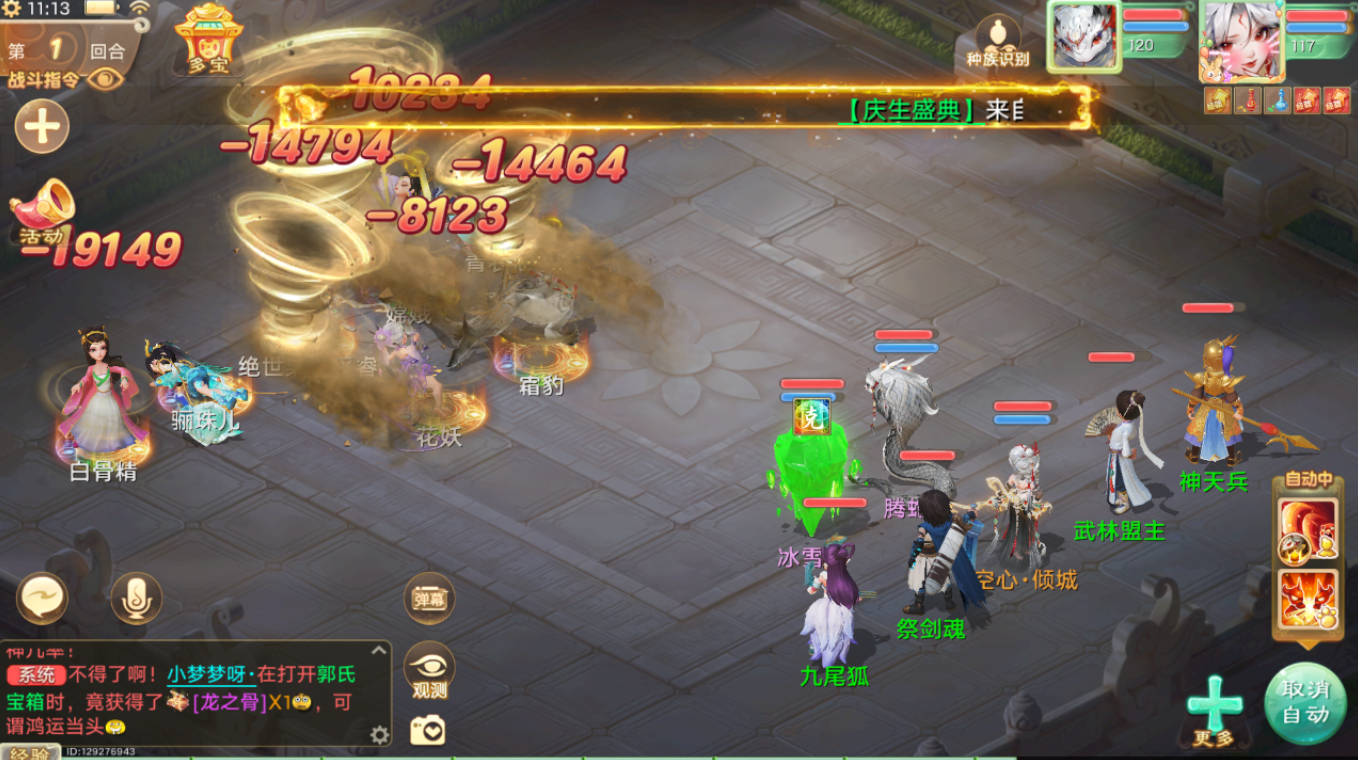This screenshot has width=1358, height=760.
Task: Open the 多宝 treasure icon
Action: (208, 38)
